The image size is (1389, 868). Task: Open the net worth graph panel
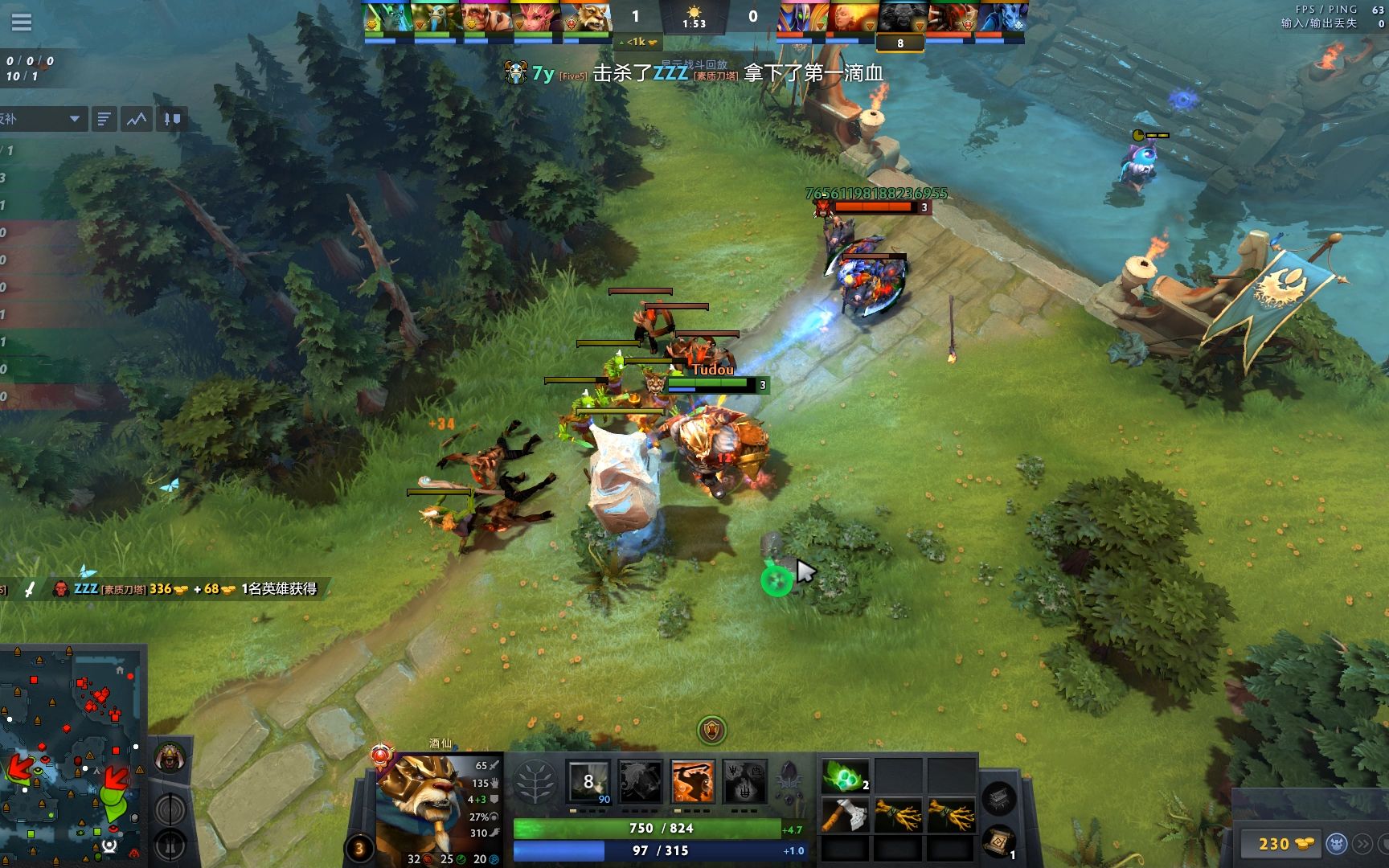click(135, 118)
